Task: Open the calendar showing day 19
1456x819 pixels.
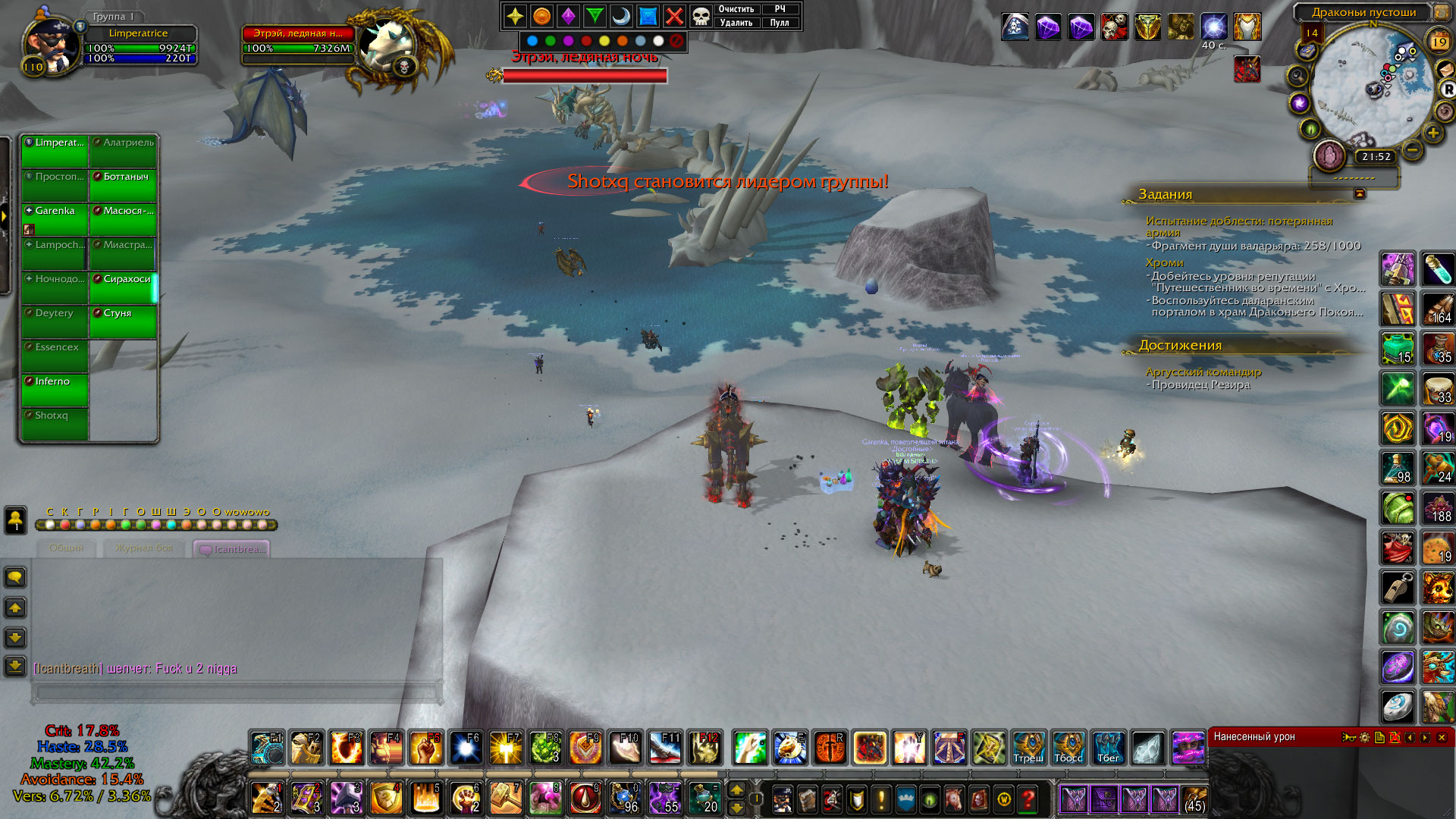Action: click(1439, 42)
